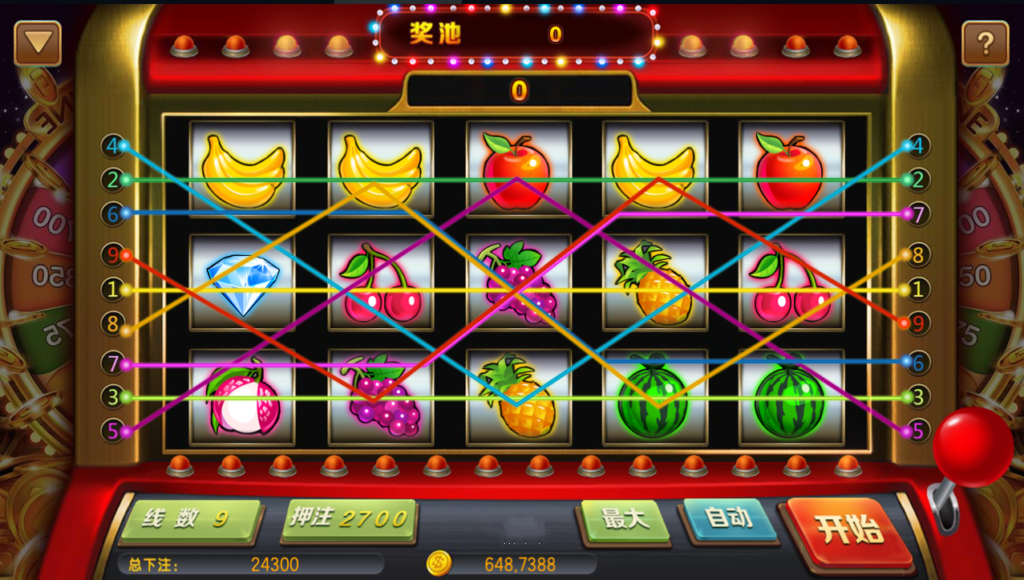Open the dropdown arrow menu button
The width and height of the screenshot is (1024, 580).
tap(38, 44)
